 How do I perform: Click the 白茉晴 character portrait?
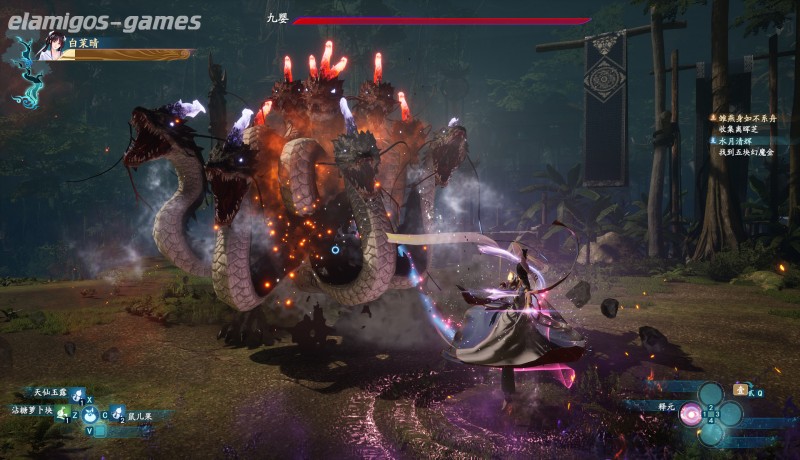[x=49, y=46]
